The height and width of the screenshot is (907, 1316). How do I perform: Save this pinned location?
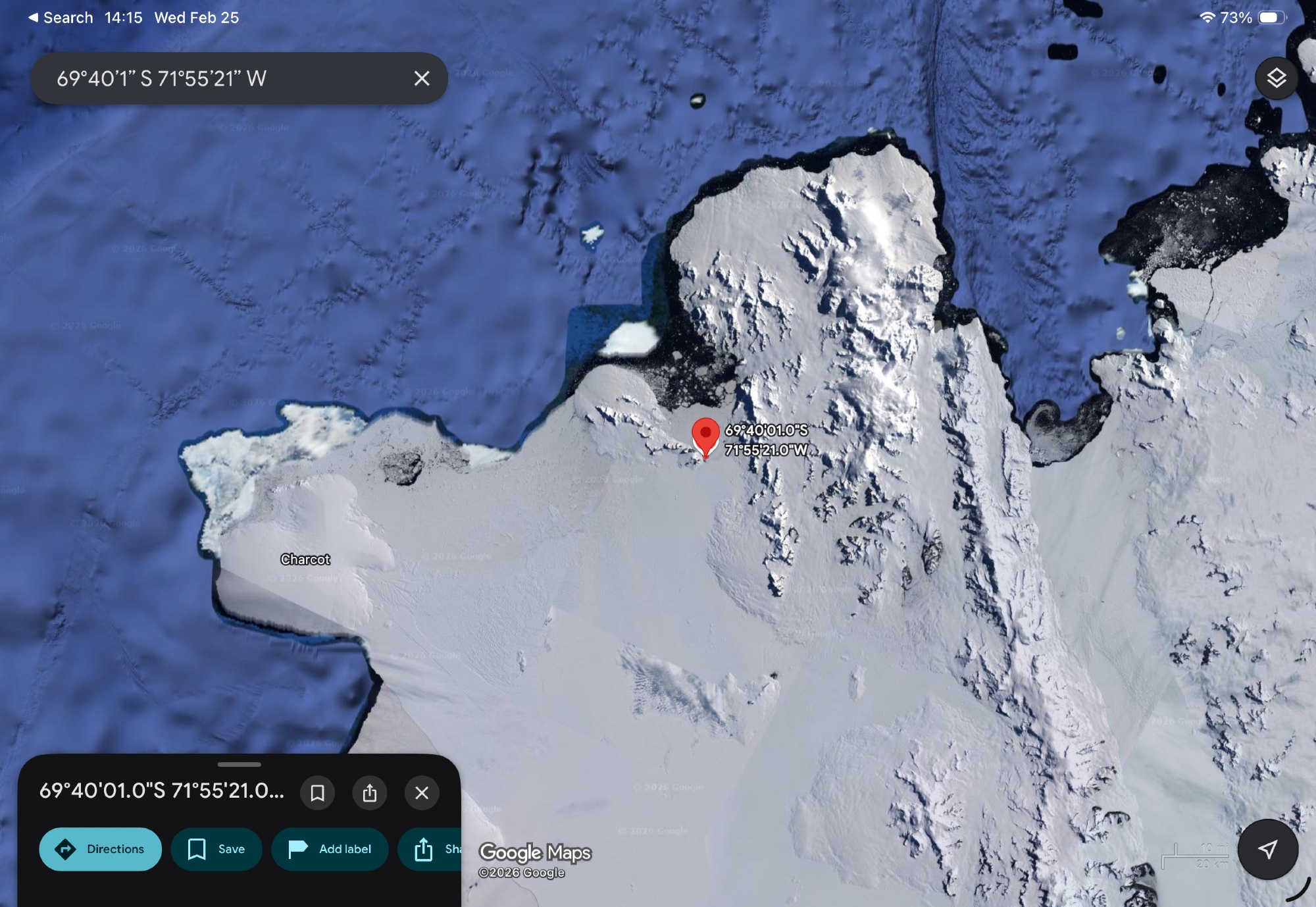(216, 849)
